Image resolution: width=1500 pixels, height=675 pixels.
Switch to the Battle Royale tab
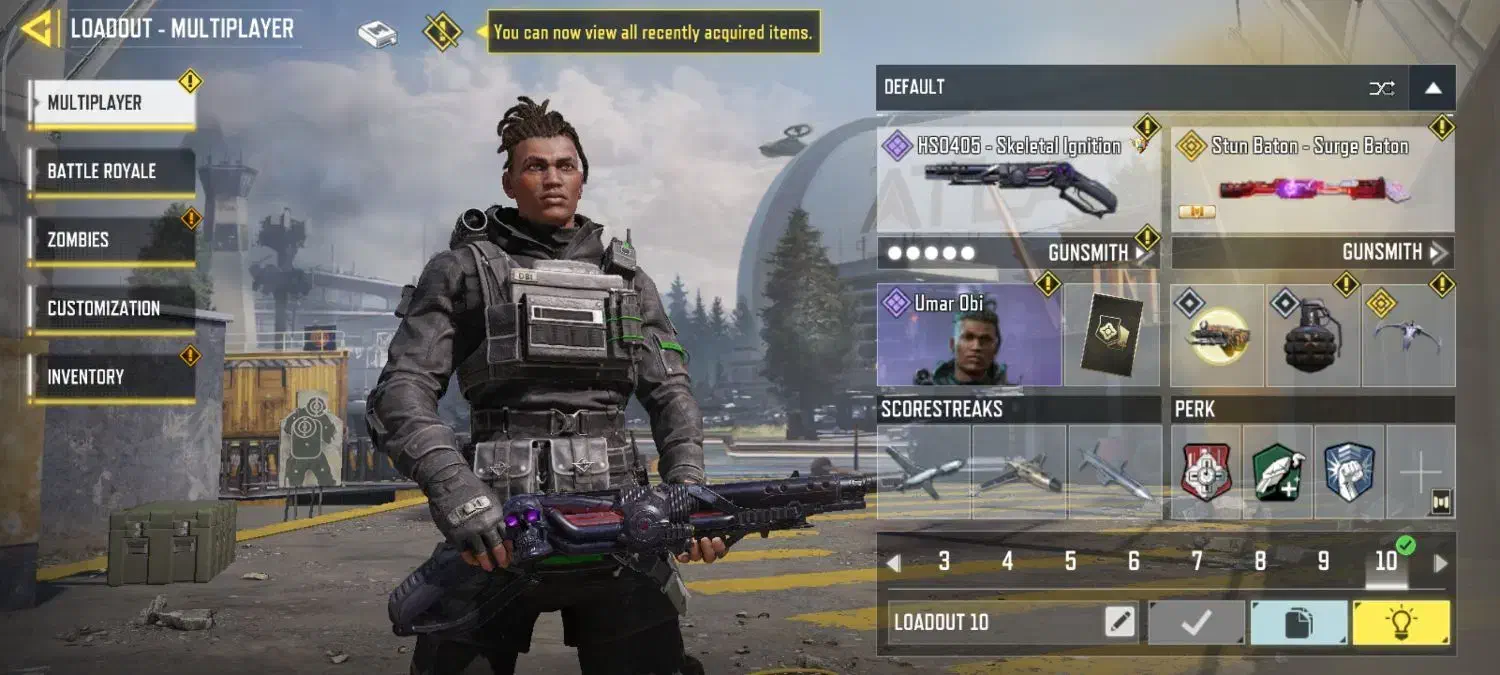111,171
